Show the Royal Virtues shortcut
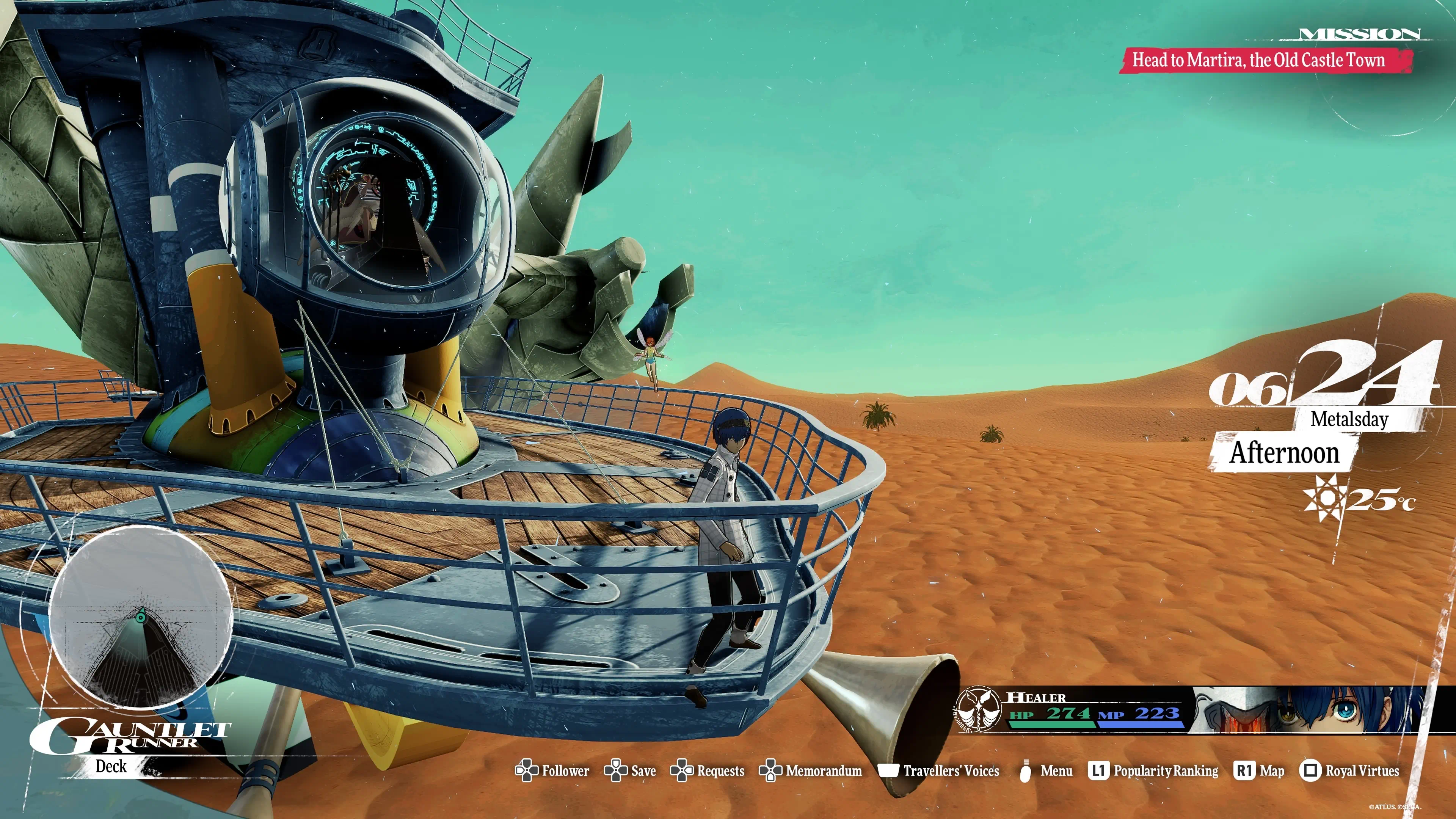1456x819 pixels. (1362, 771)
